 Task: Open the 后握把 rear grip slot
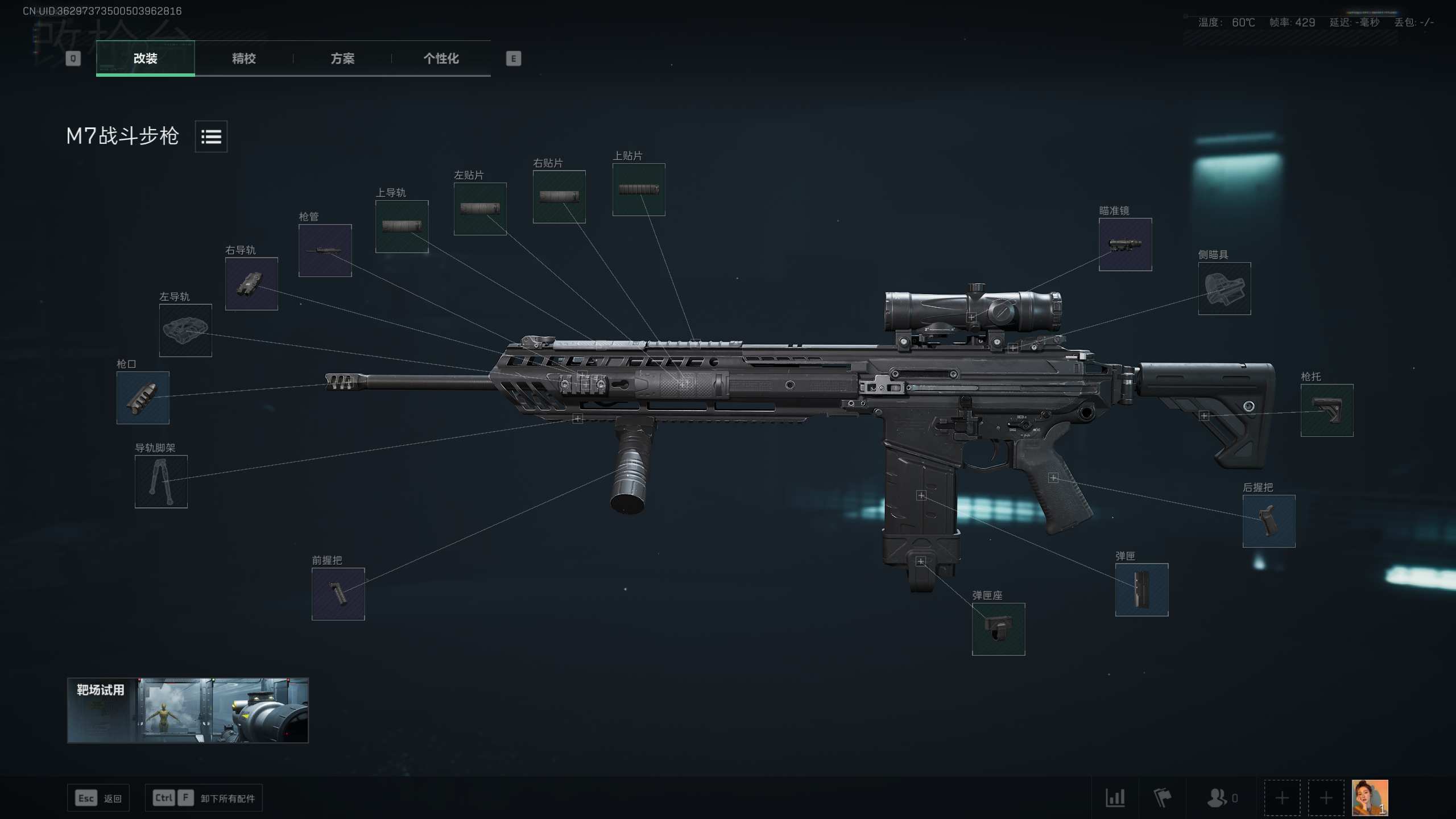pyautogui.click(x=1268, y=521)
